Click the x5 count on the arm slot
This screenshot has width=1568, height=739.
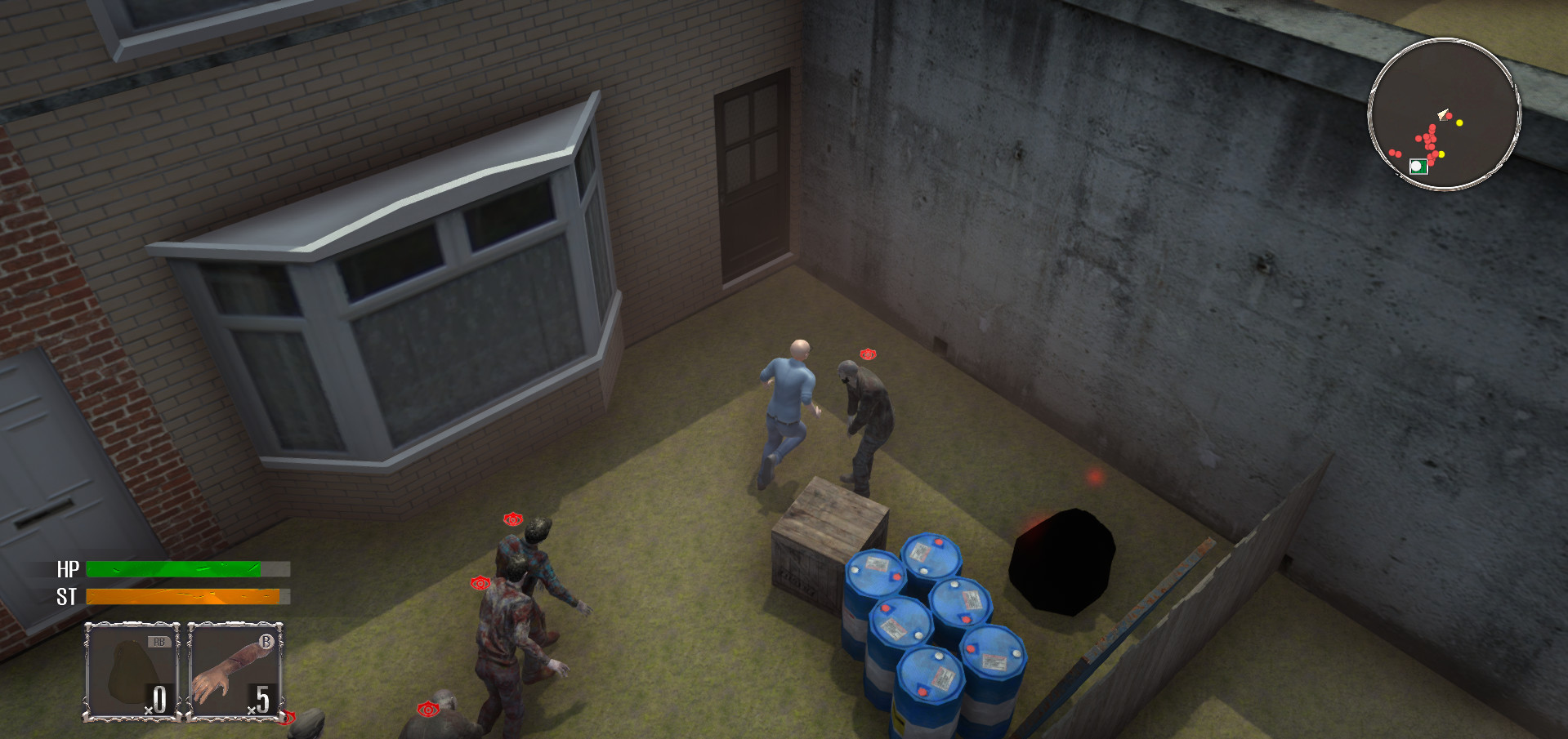click(260, 697)
